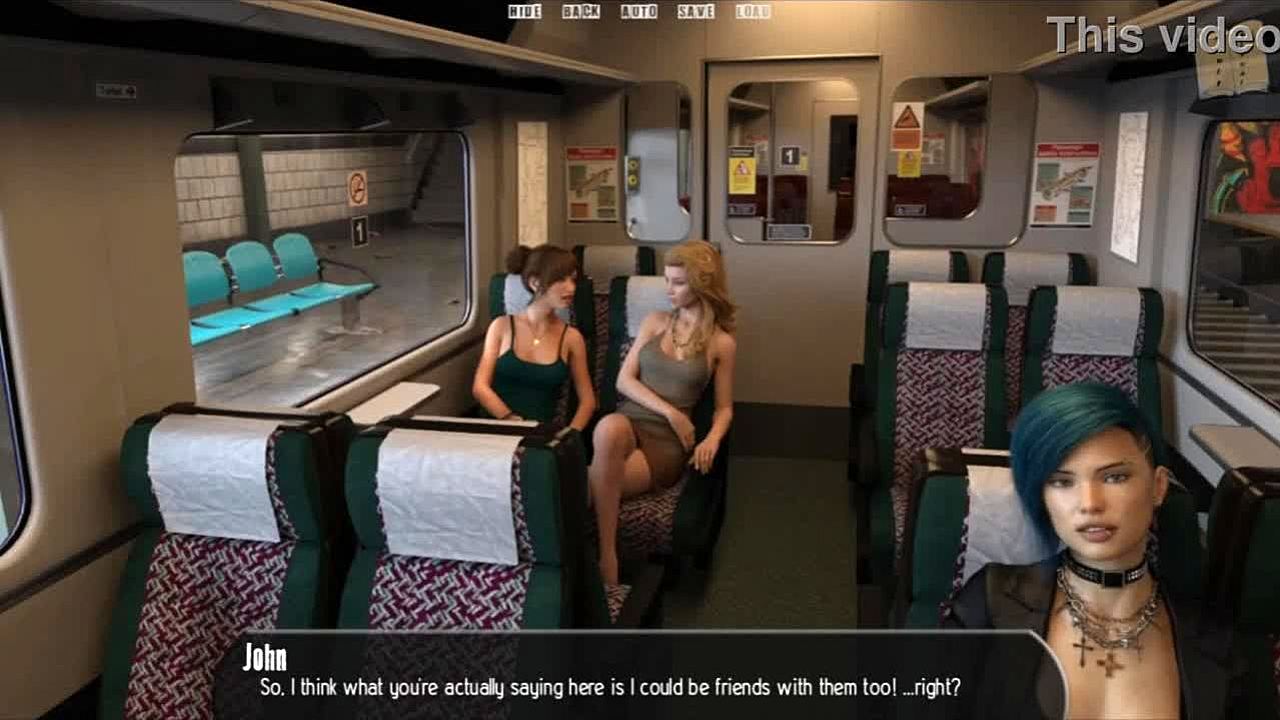This screenshot has width=1280, height=720.
Task: Open the Save menu
Action: [x=695, y=12]
